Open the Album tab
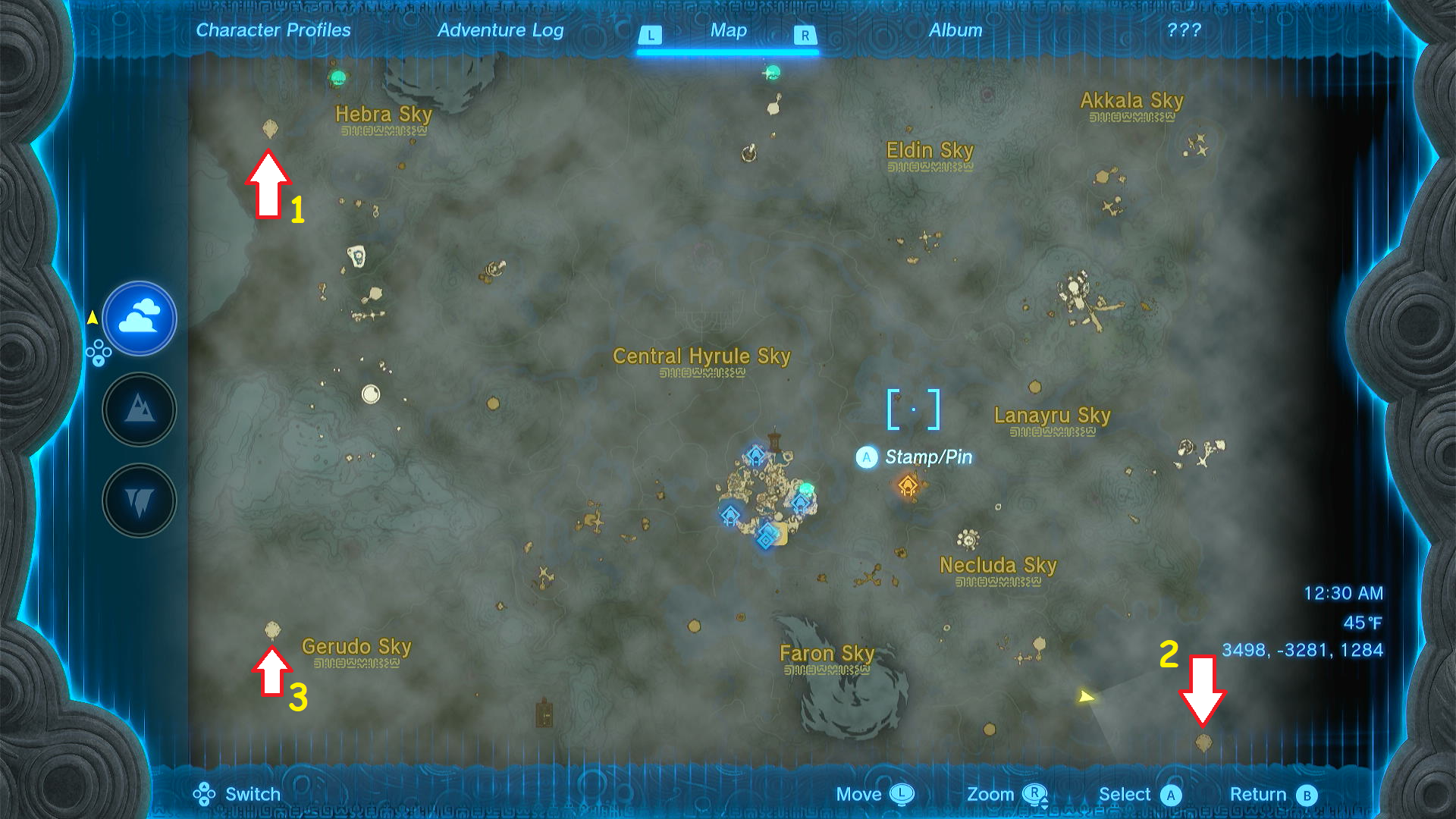Viewport: 1456px width, 819px height. click(955, 30)
